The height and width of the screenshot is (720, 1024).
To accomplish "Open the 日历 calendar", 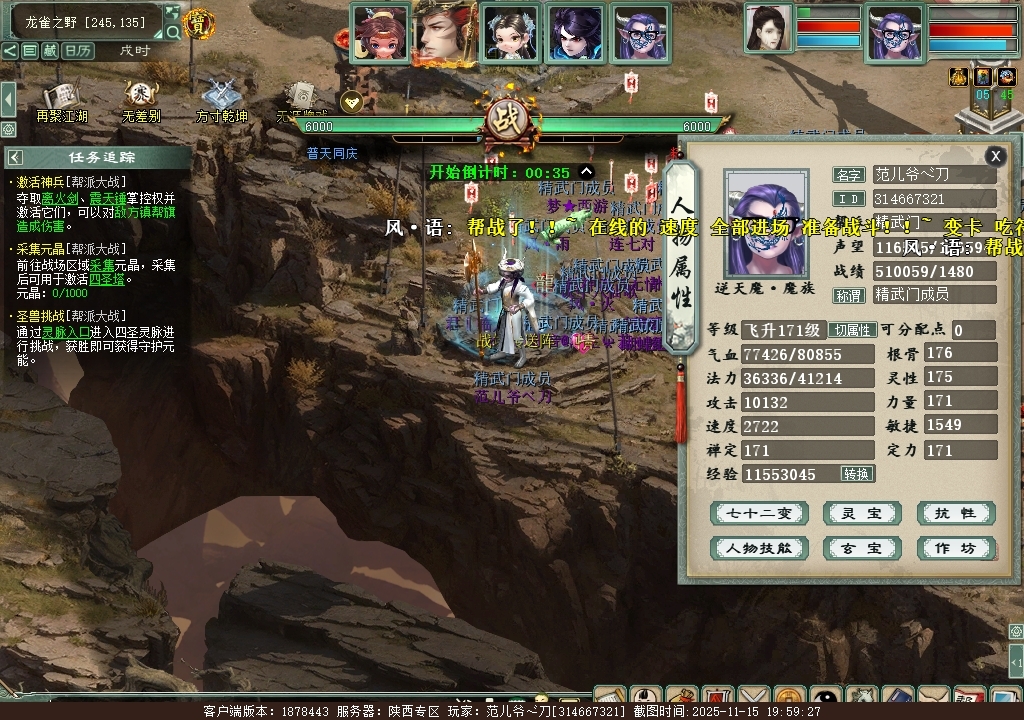I will coord(78,50).
